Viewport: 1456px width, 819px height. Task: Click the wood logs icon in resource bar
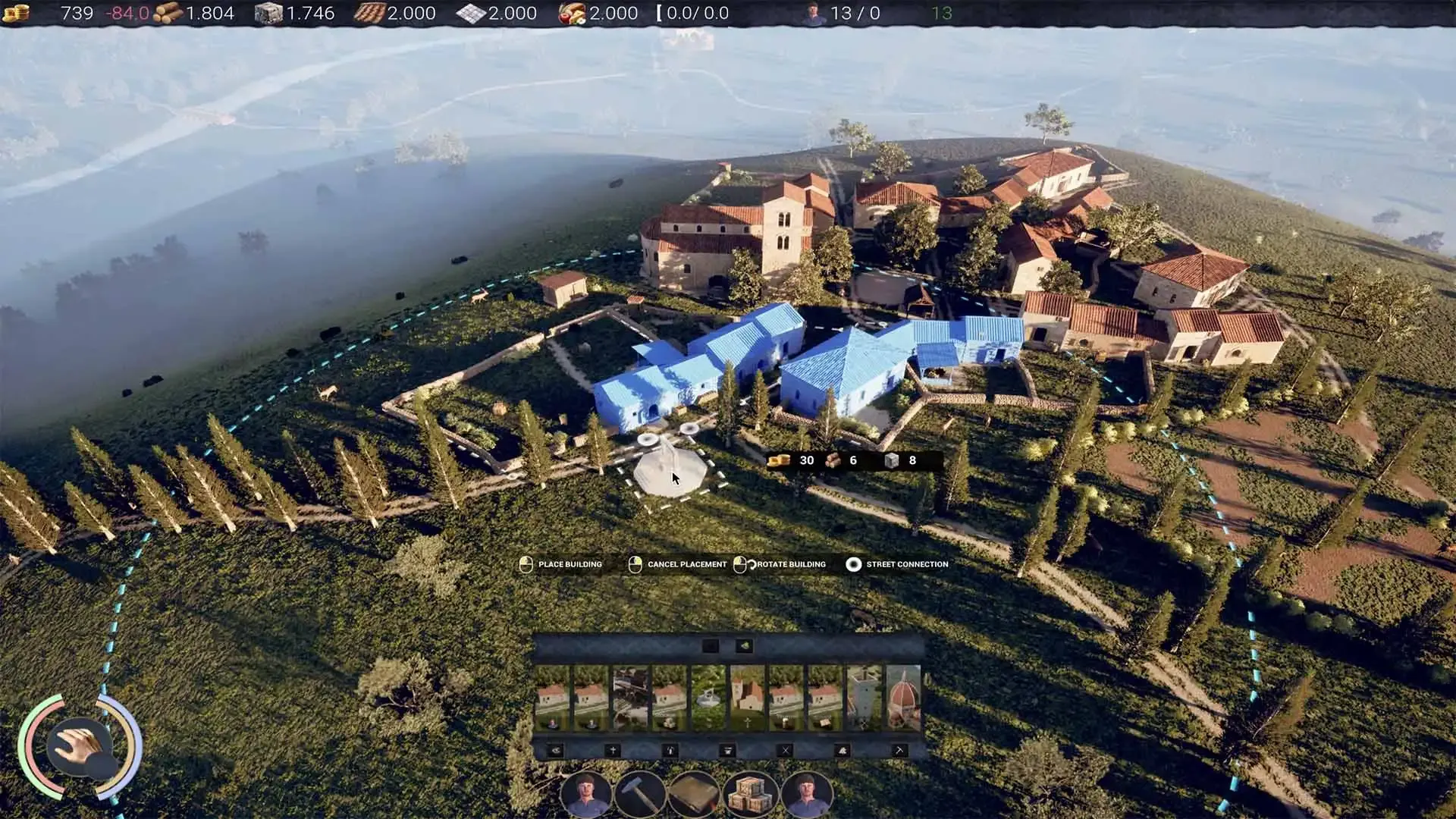pyautogui.click(x=168, y=11)
